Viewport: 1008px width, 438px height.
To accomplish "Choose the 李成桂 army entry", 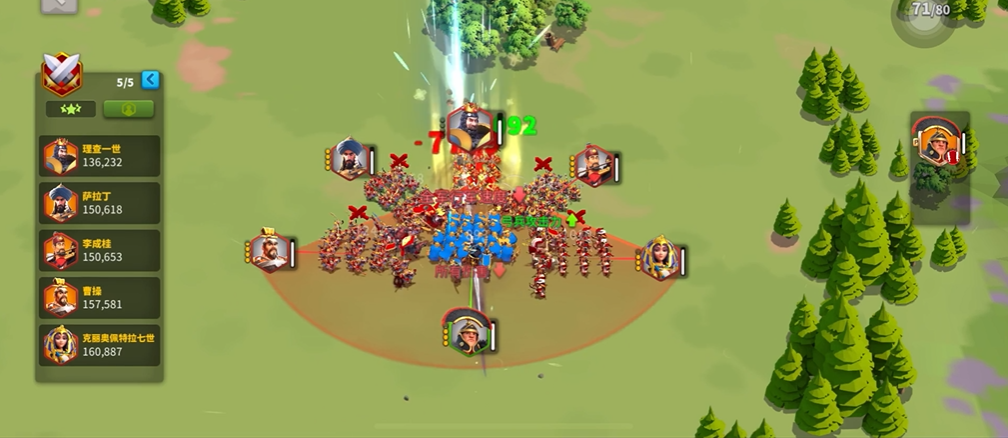I will 99,250.
